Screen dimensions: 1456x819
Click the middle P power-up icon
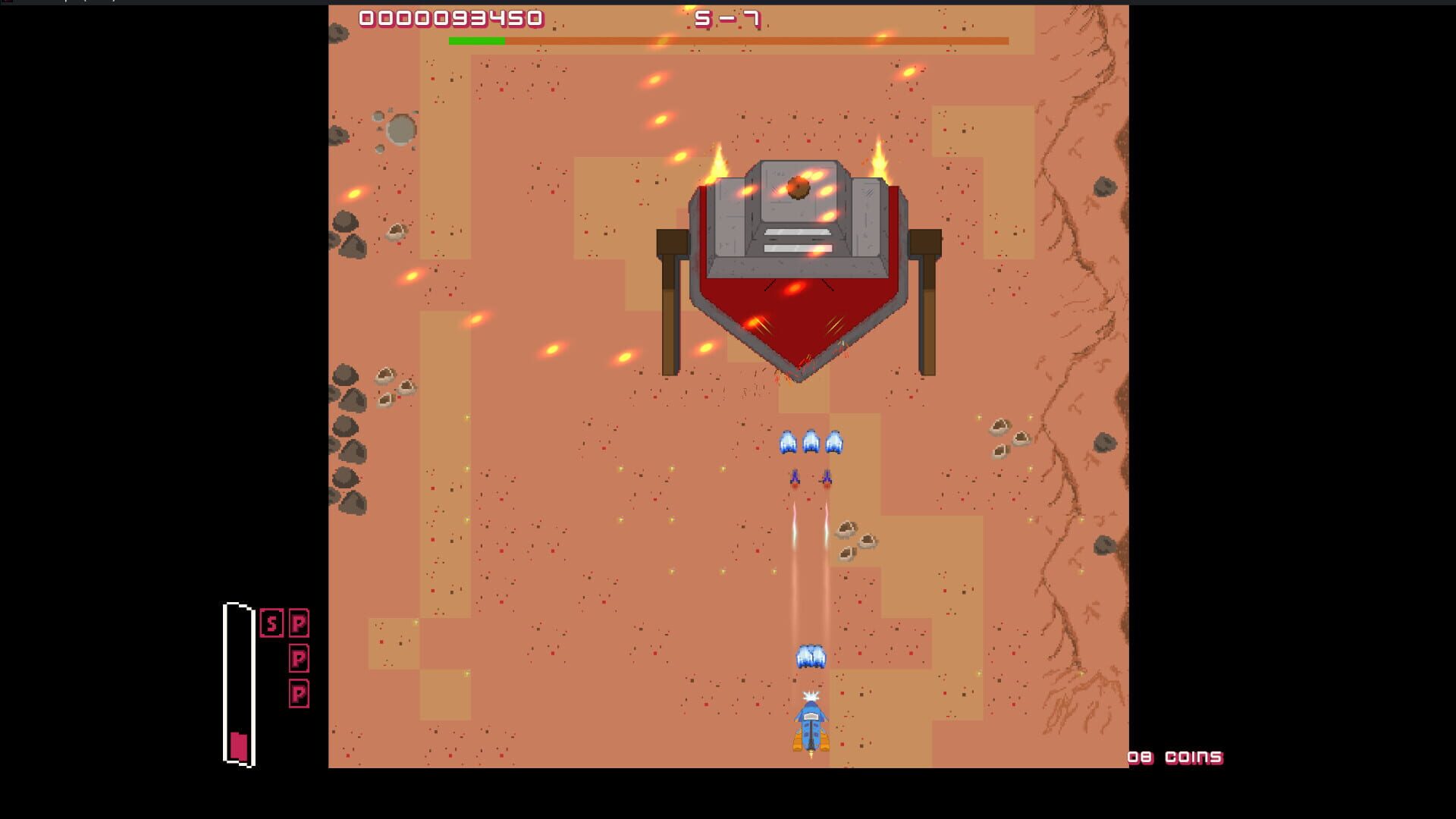coord(300,659)
